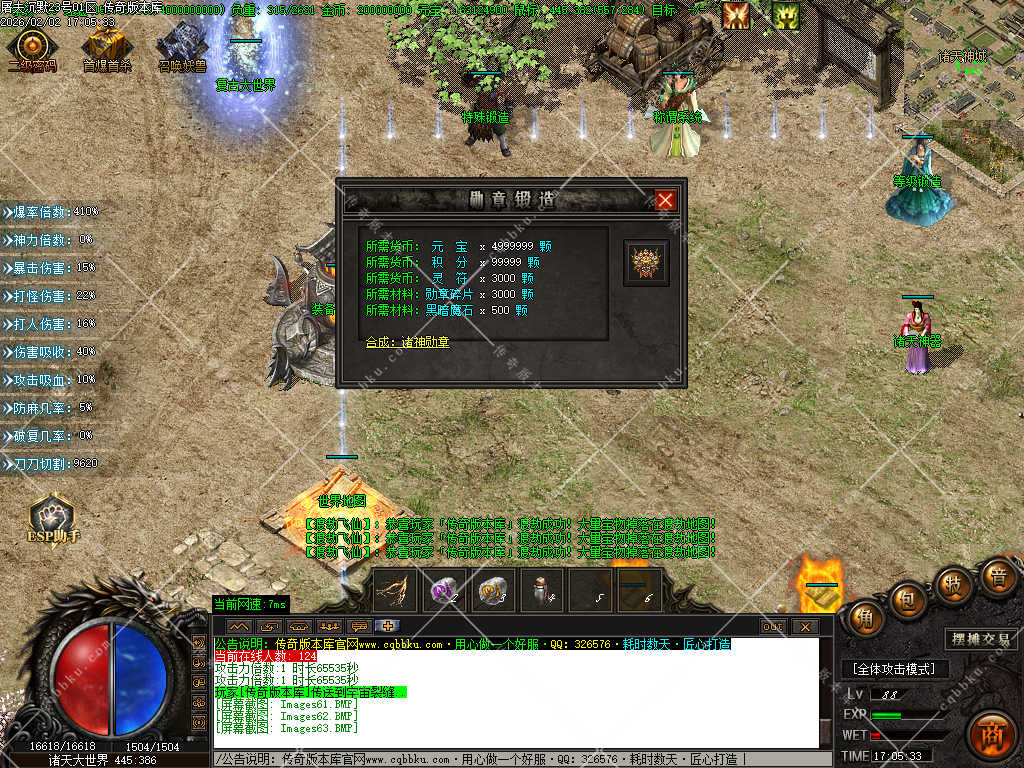Open the 包 bag button
The image size is (1024, 768).
906,597
